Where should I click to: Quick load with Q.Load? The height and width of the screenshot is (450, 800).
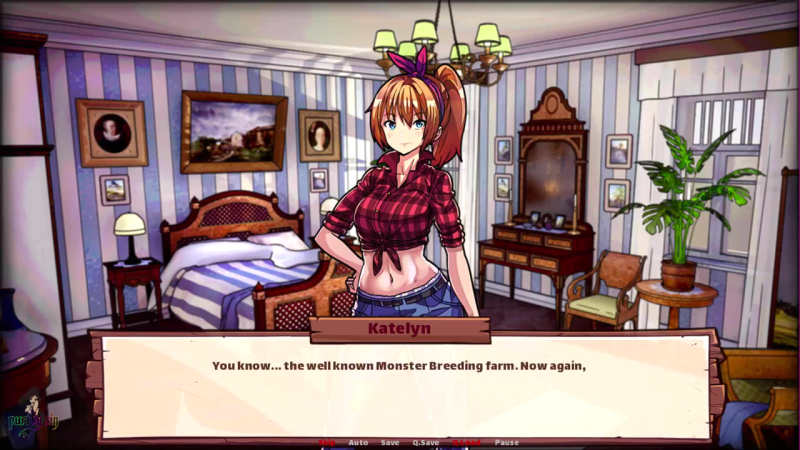[x=466, y=442]
